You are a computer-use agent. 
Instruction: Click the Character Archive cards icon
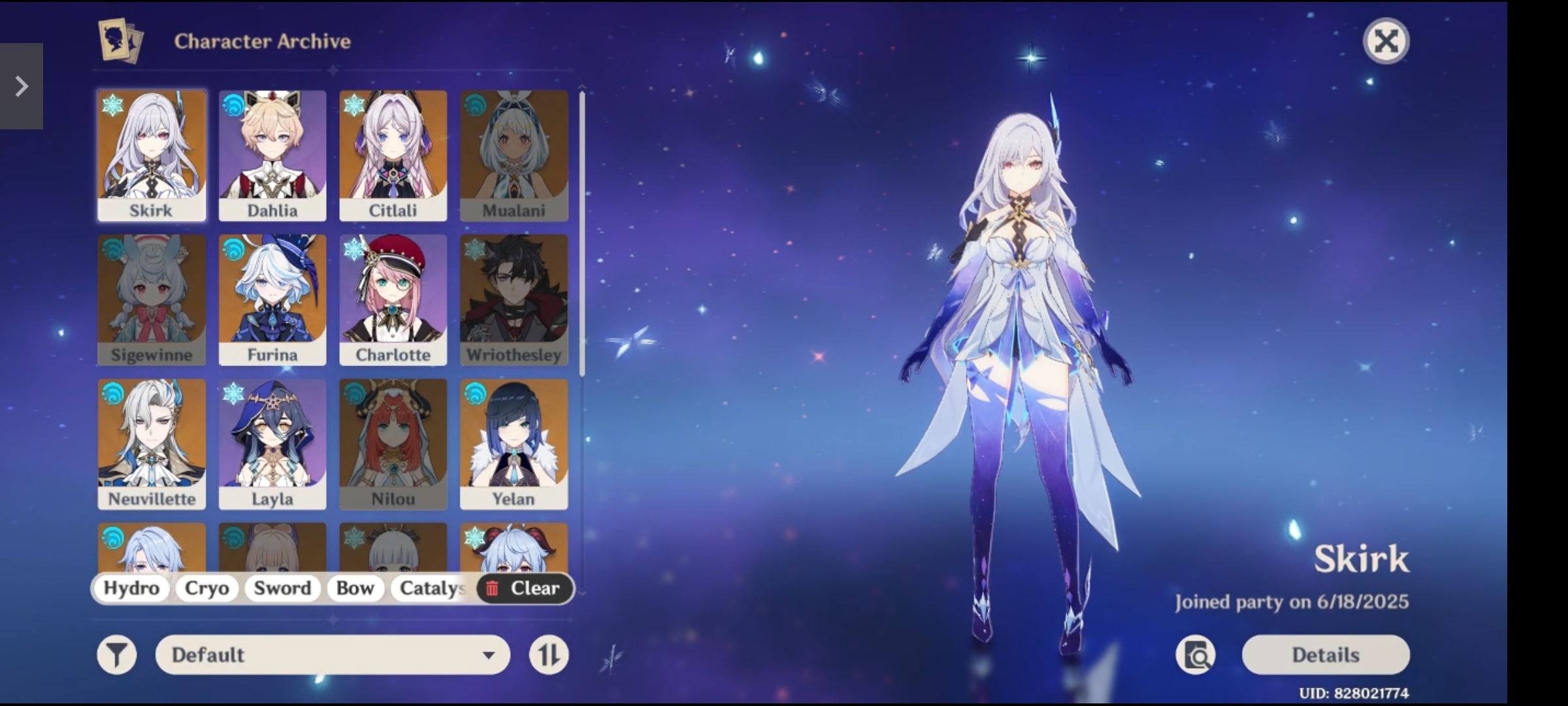120,41
